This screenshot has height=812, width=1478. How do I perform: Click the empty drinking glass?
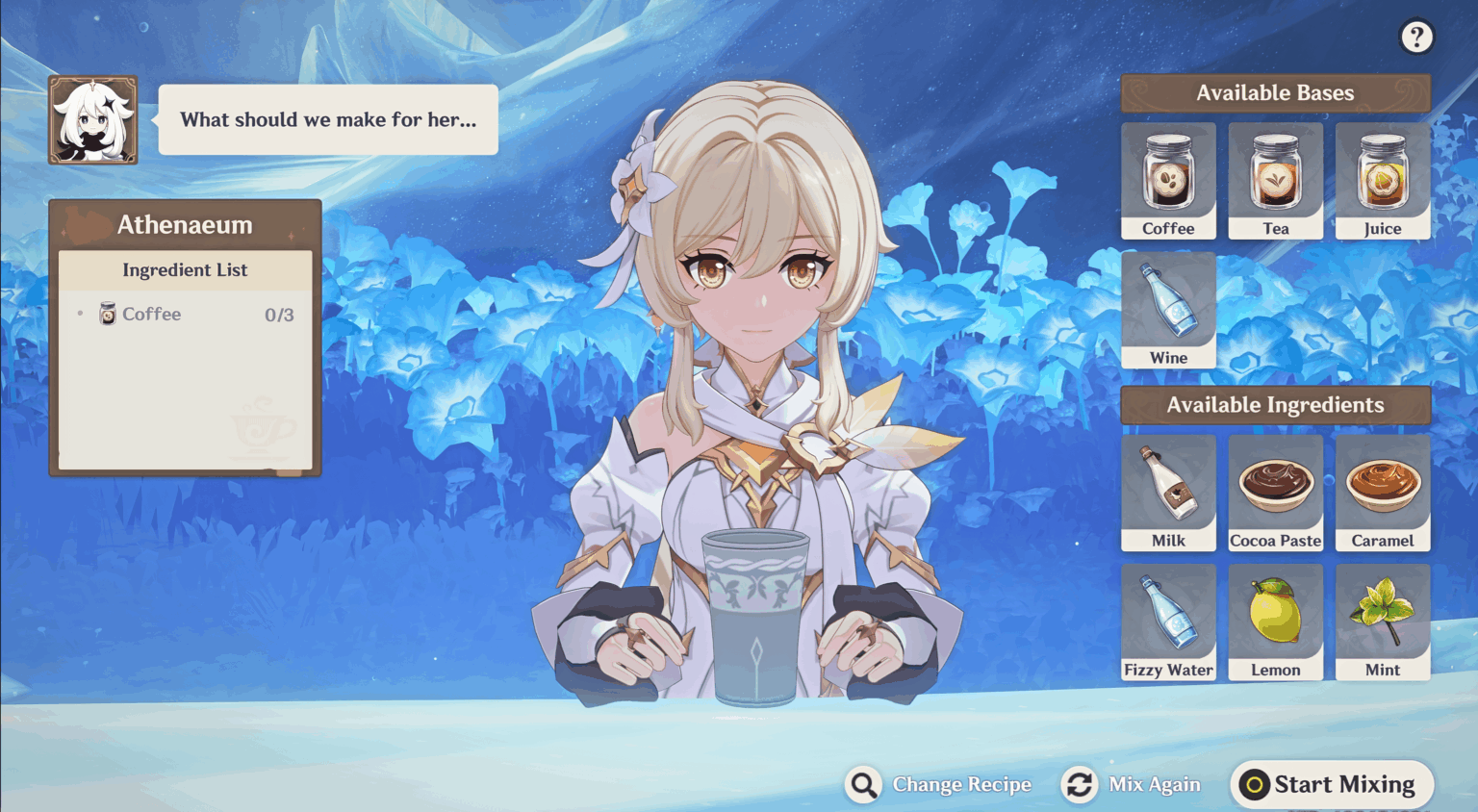[x=757, y=616]
